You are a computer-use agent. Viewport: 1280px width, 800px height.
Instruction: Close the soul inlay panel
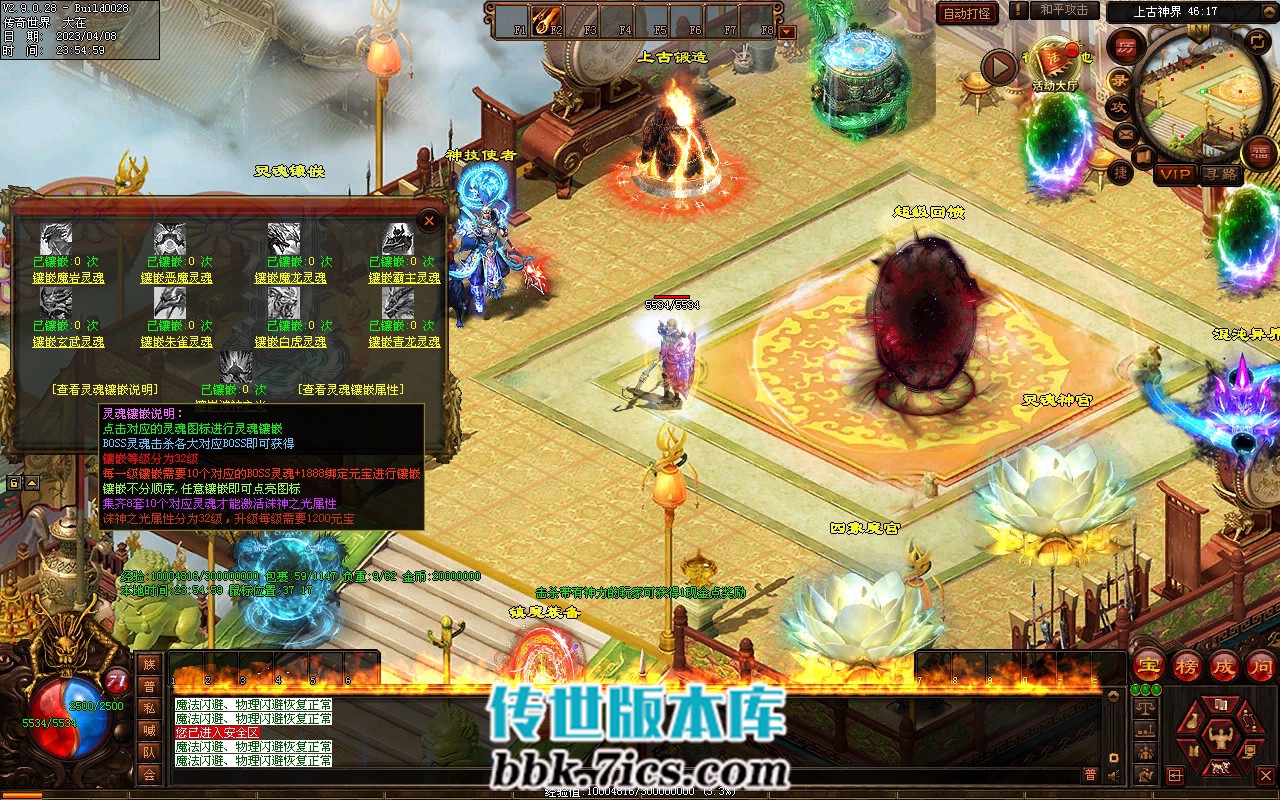click(429, 220)
